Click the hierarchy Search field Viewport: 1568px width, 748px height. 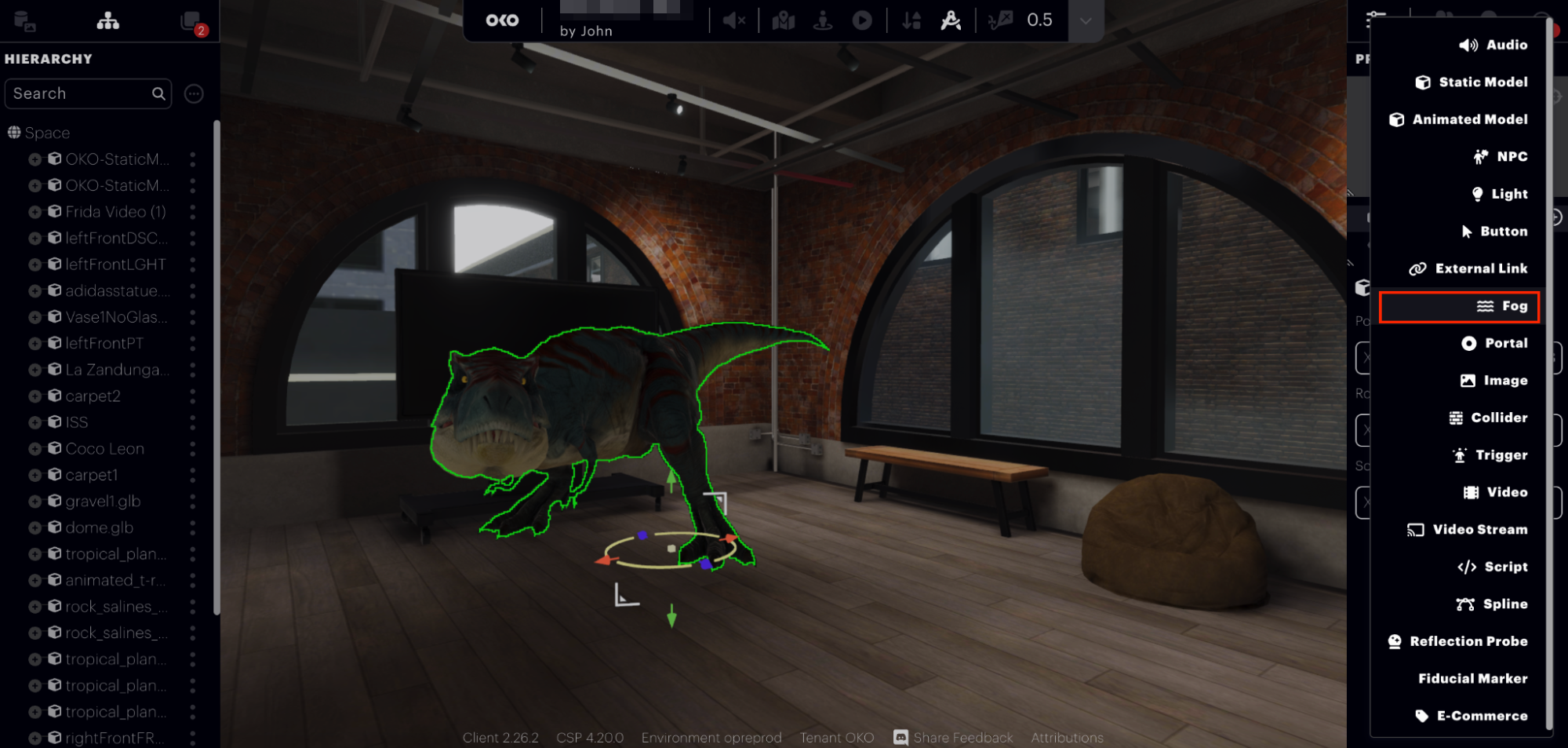78,93
